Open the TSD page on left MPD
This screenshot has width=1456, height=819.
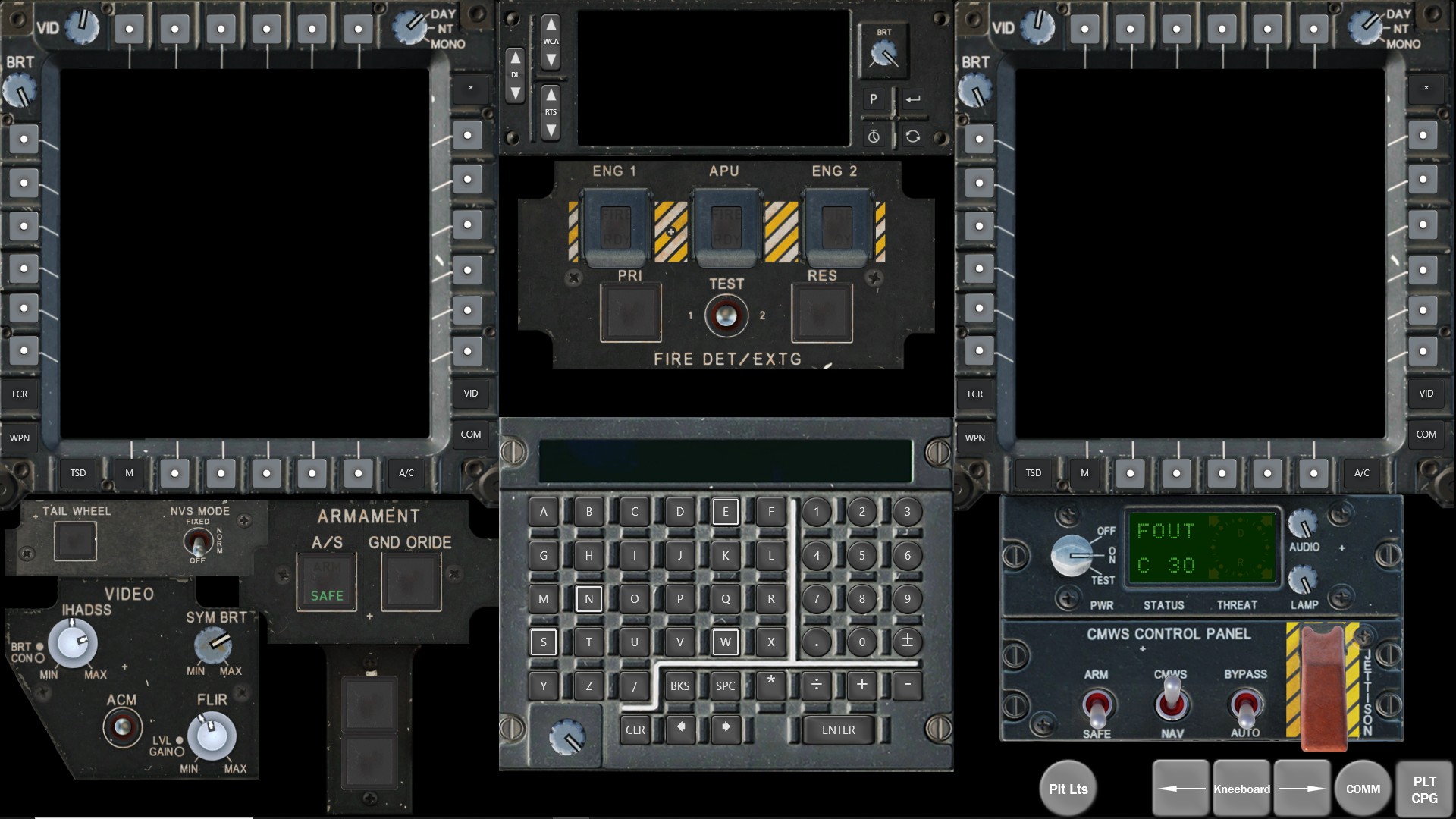click(77, 473)
